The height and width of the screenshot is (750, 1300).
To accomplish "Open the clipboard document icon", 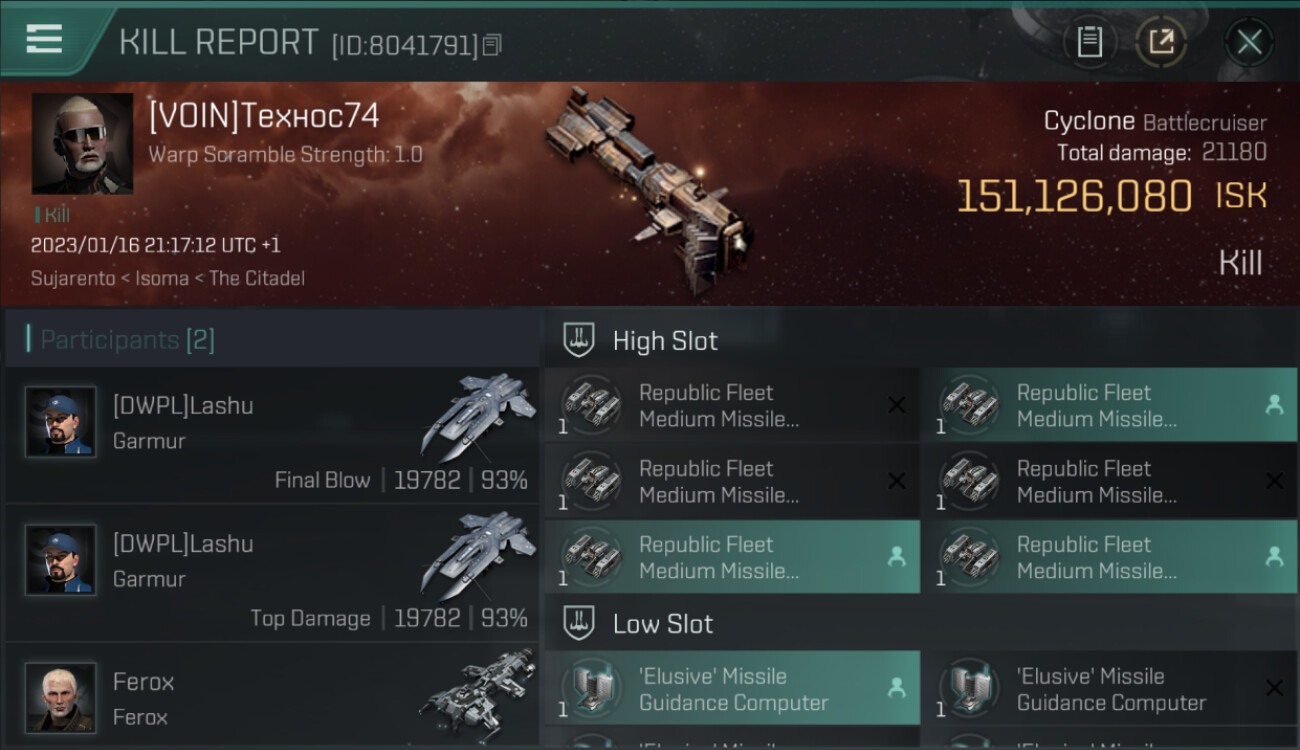I will [x=1089, y=42].
